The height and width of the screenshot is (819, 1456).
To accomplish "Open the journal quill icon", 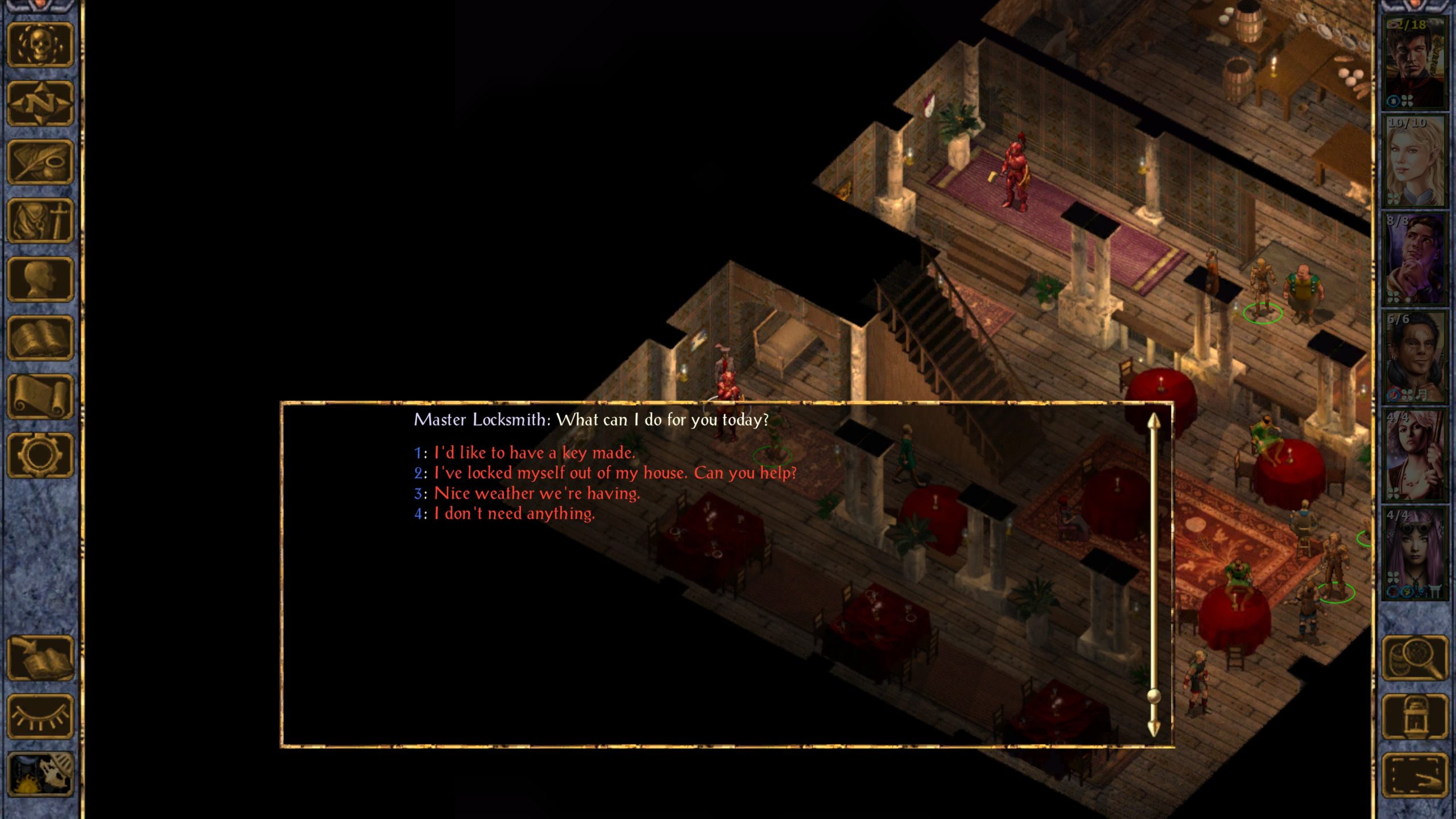I will [x=40, y=163].
